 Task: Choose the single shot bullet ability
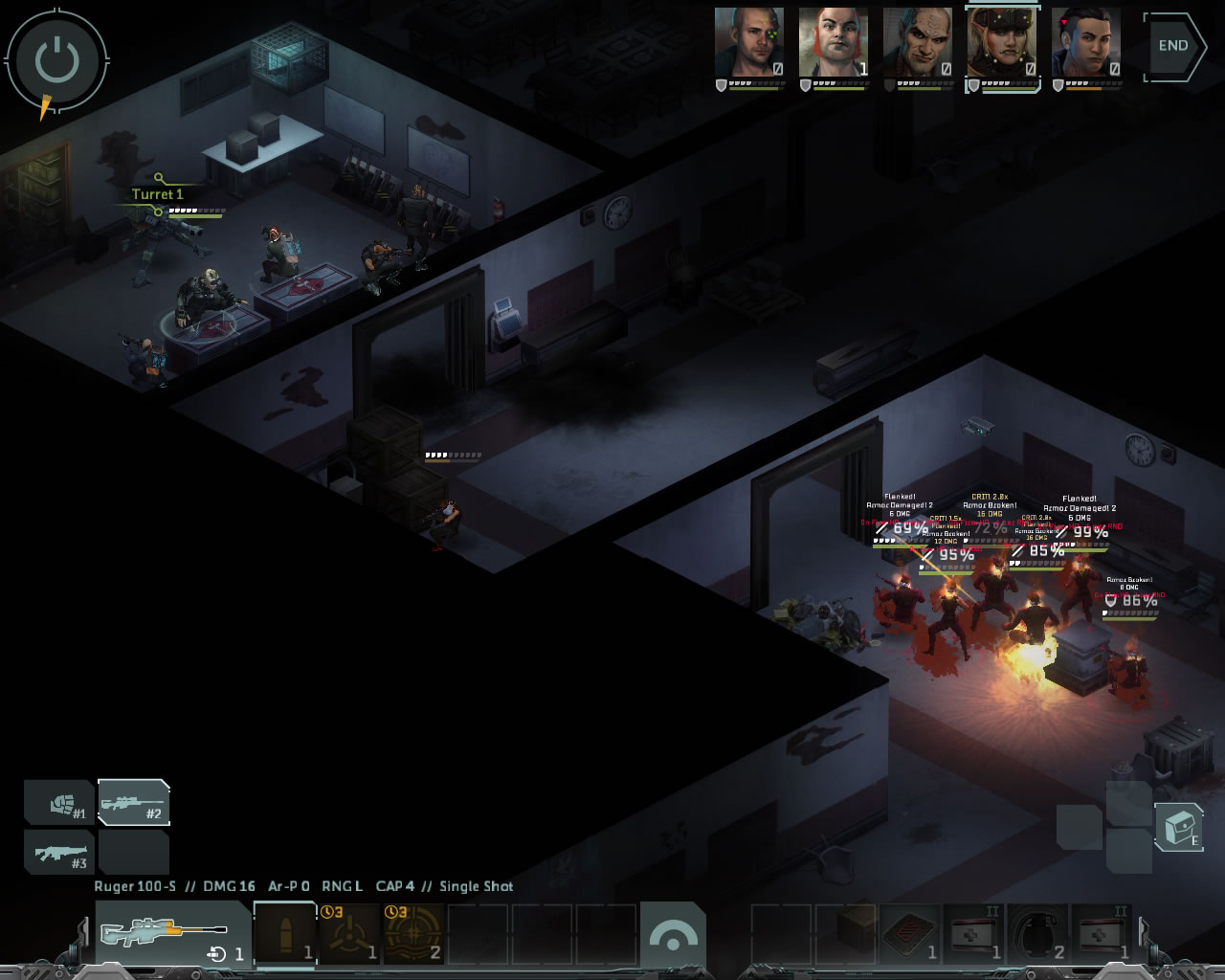(x=285, y=933)
